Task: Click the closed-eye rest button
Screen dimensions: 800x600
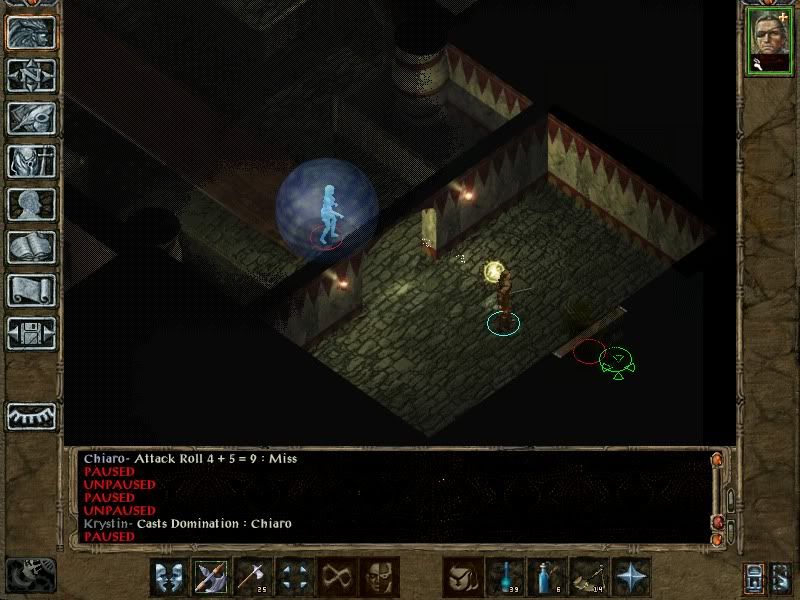Action: [31, 415]
